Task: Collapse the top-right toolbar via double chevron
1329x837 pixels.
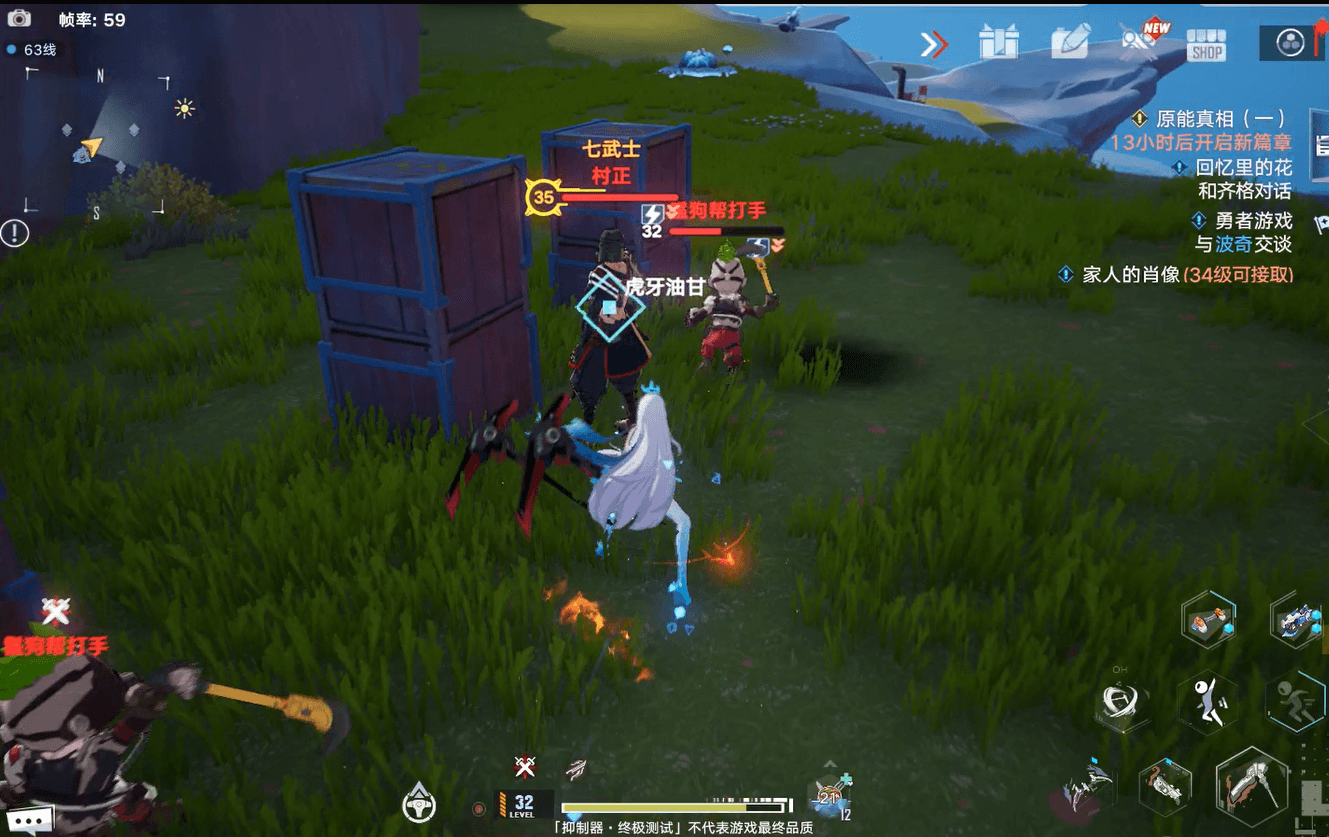Action: pyautogui.click(x=933, y=42)
